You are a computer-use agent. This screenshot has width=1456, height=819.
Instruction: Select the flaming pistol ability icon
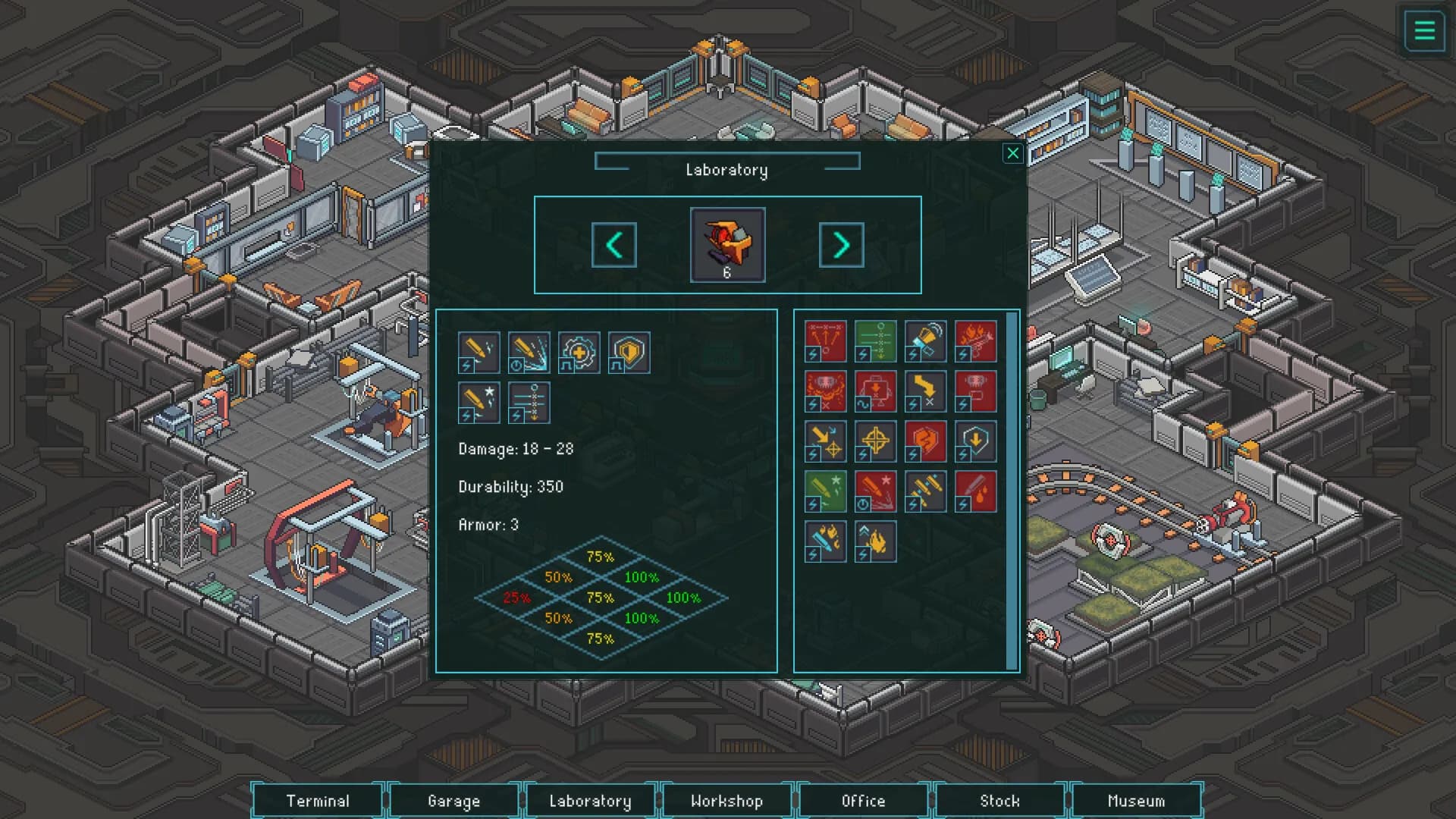(x=976, y=340)
